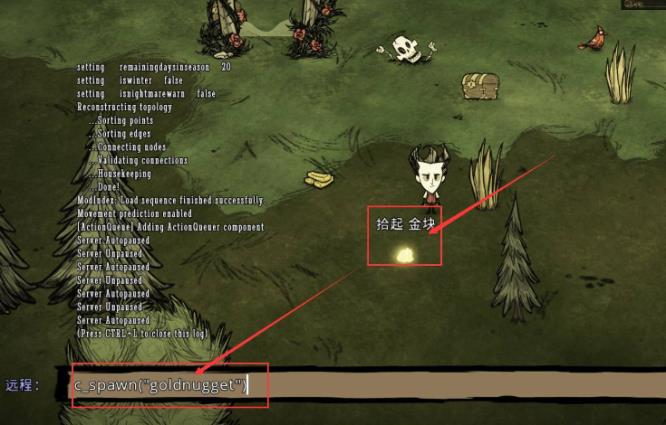Focus the console command input field
Image resolution: width=666 pixels, height=425 pixels.
[x=400, y=385]
